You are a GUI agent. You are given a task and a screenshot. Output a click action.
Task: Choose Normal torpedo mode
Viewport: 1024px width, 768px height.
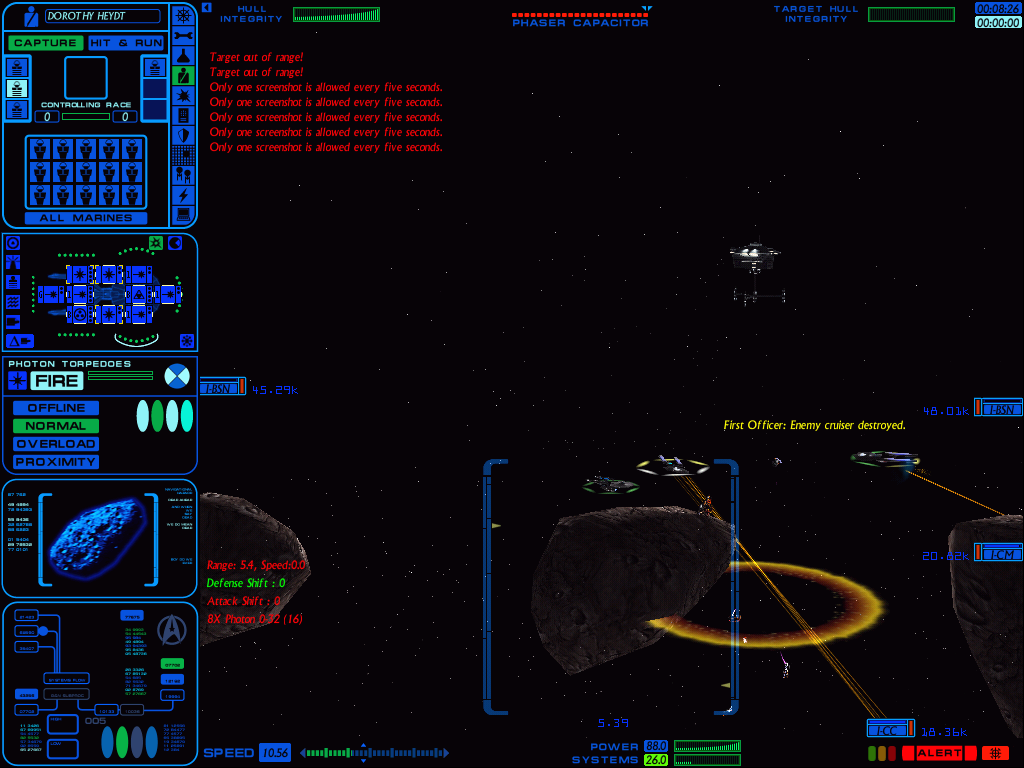click(x=56, y=426)
